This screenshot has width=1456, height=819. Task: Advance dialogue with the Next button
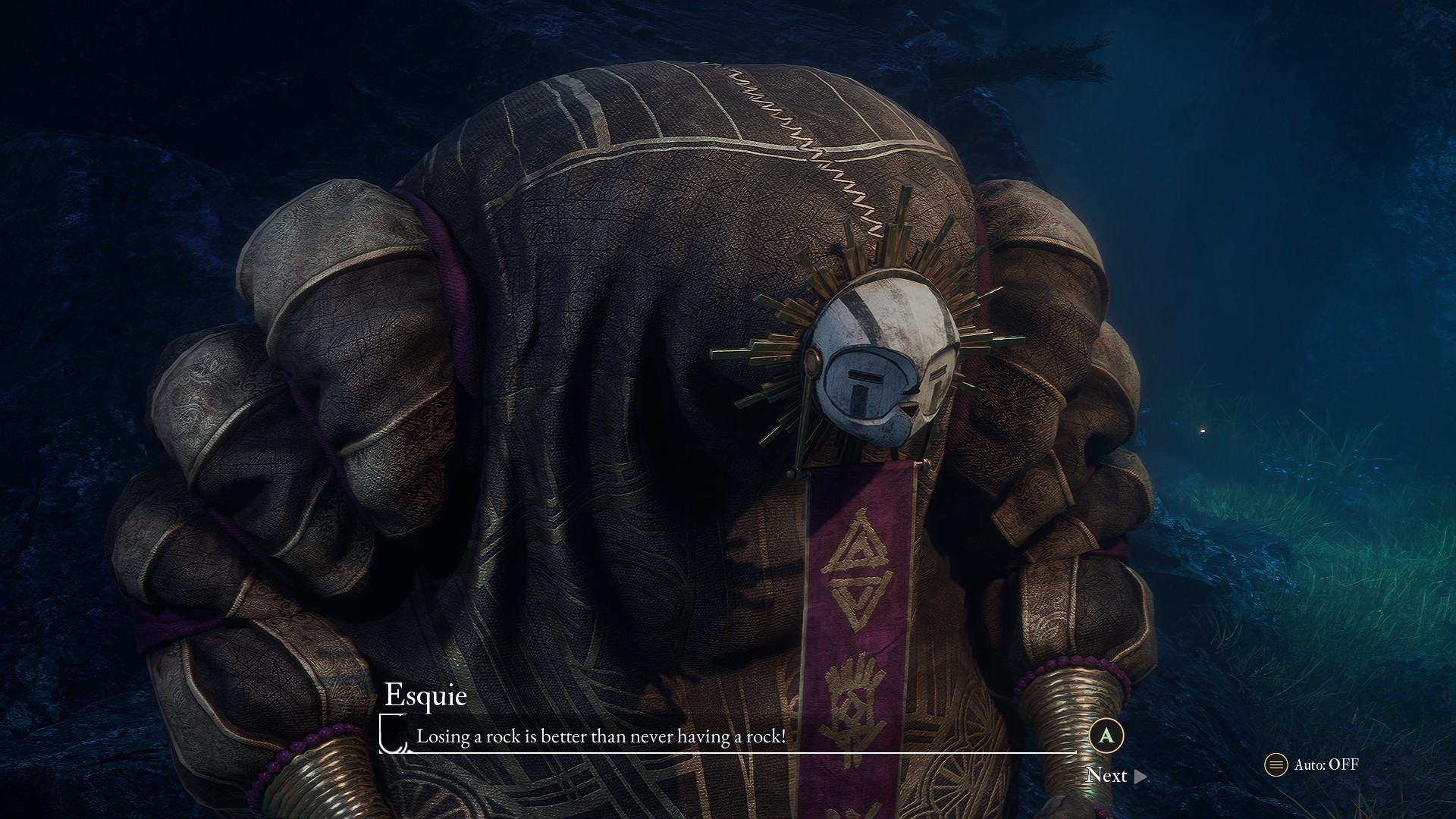pos(1116,775)
